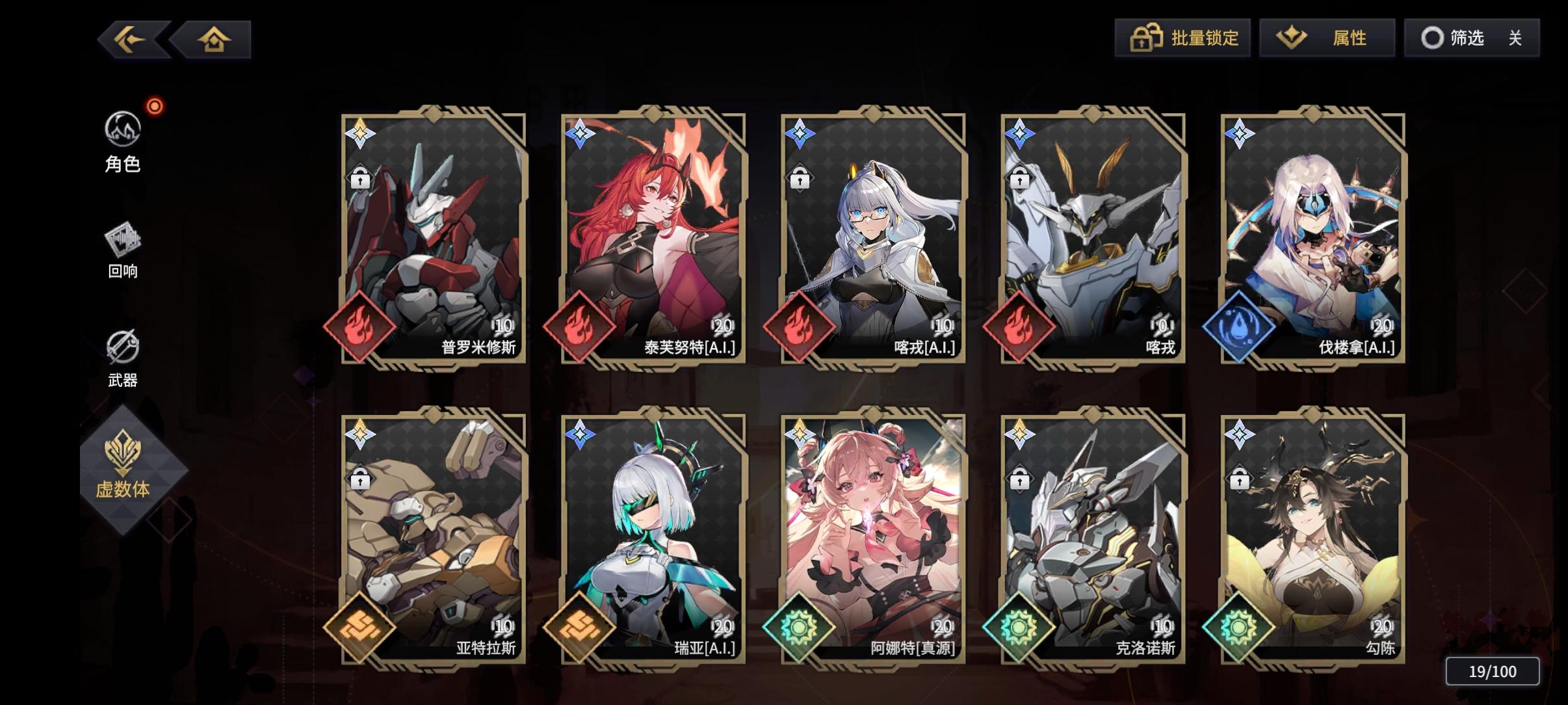The height and width of the screenshot is (705, 1568).
Task: Switch the 筛选 filter from 关 to on
Action: (x=1515, y=38)
